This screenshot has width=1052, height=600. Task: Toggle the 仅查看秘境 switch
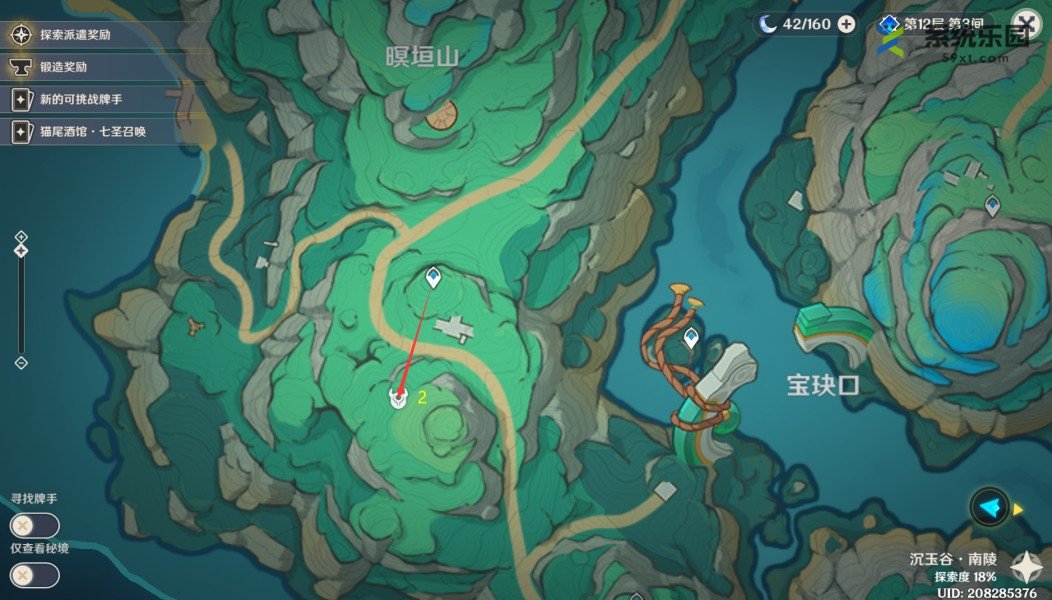pos(34,576)
